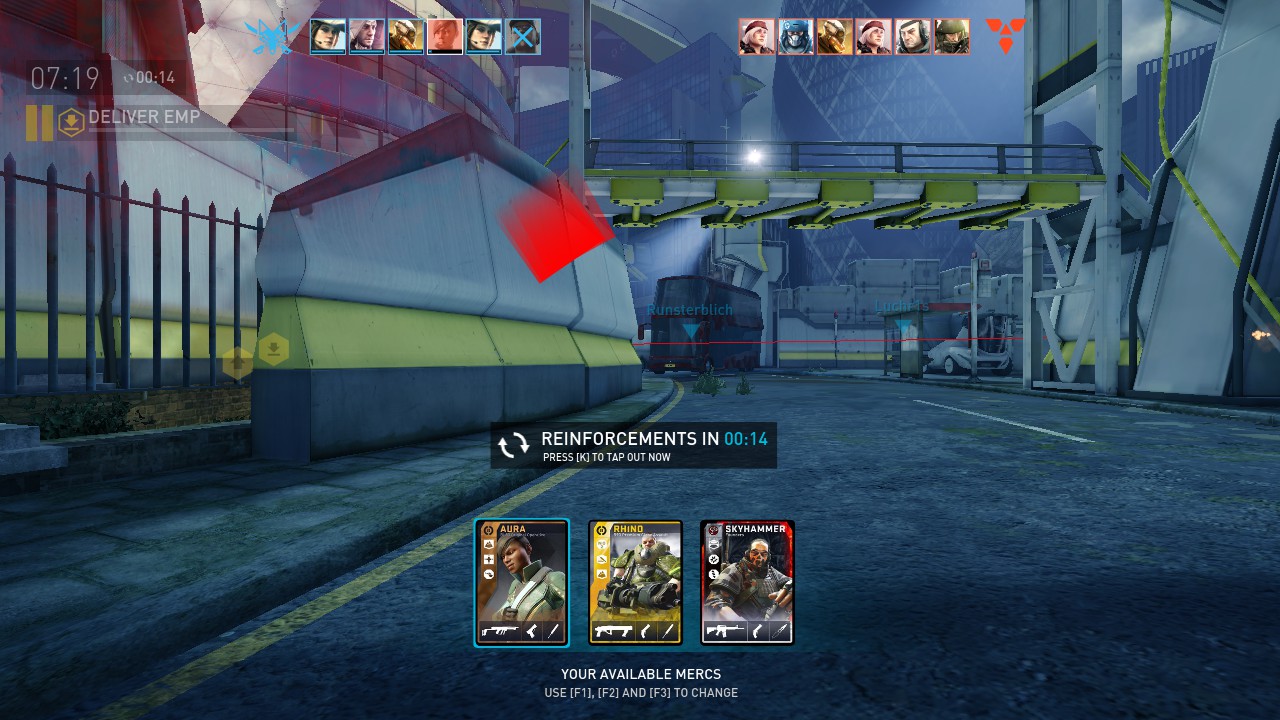Click the Deliver EMP objective tracker
This screenshot has width=1280, height=720.
pyautogui.click(x=144, y=118)
